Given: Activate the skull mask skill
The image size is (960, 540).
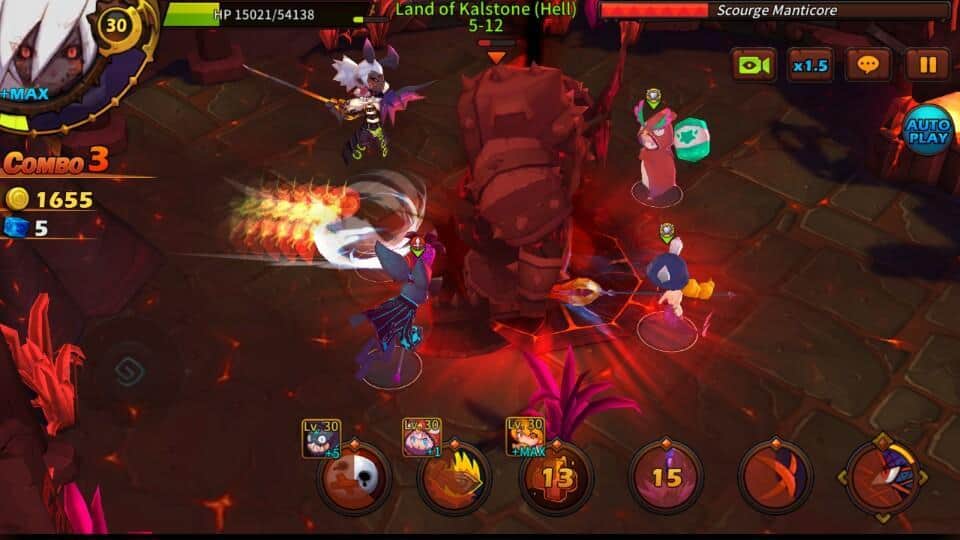Looking at the screenshot, I should [353, 478].
